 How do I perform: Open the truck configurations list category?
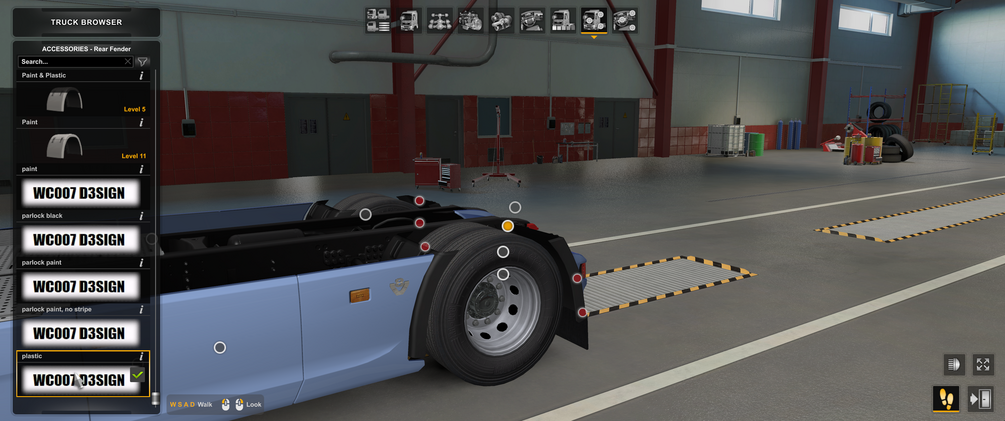pyautogui.click(x=378, y=20)
